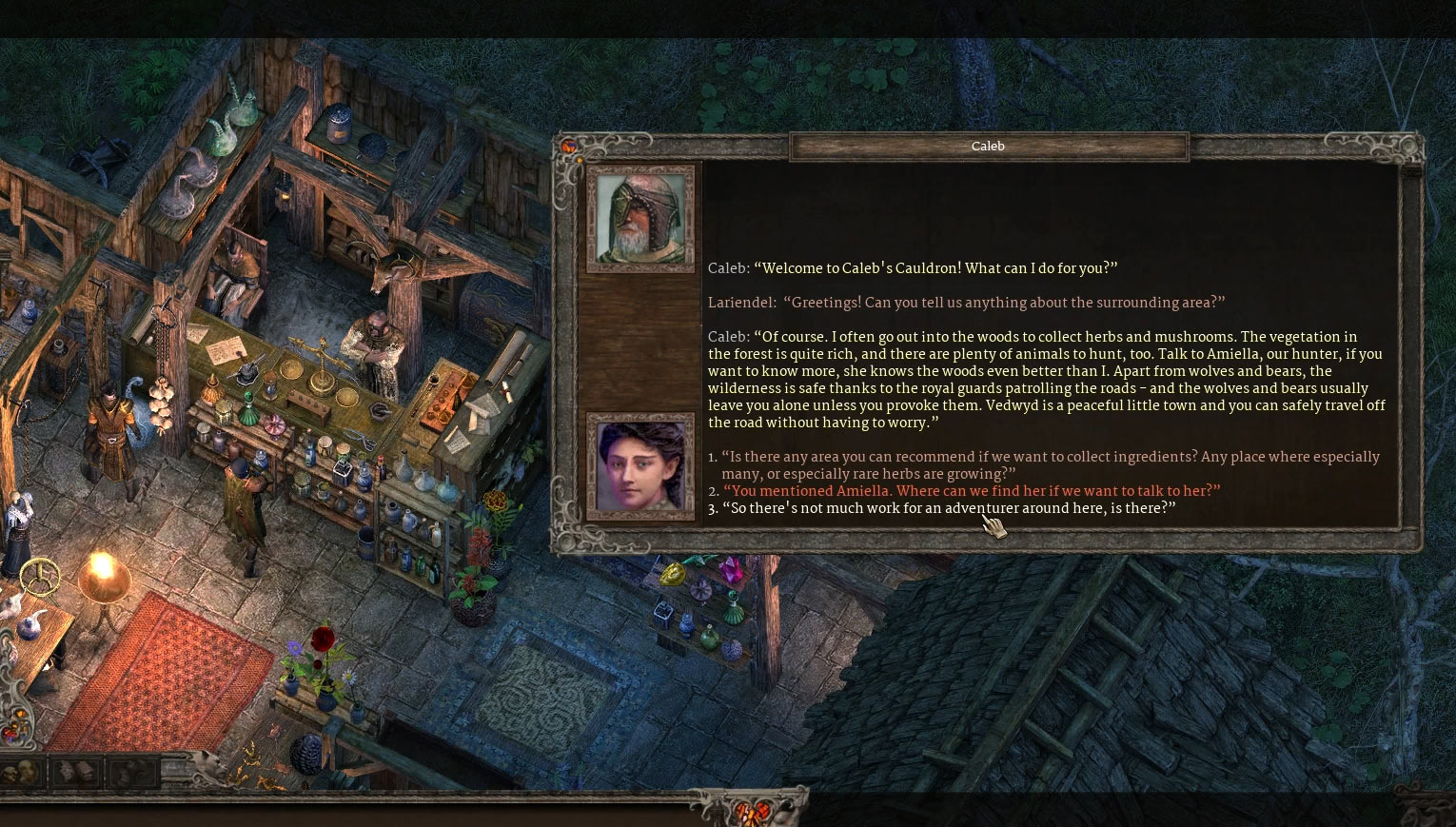Click the orange flame emblem on the dialogue frame
This screenshot has width=1456, height=827.
coord(569,146)
